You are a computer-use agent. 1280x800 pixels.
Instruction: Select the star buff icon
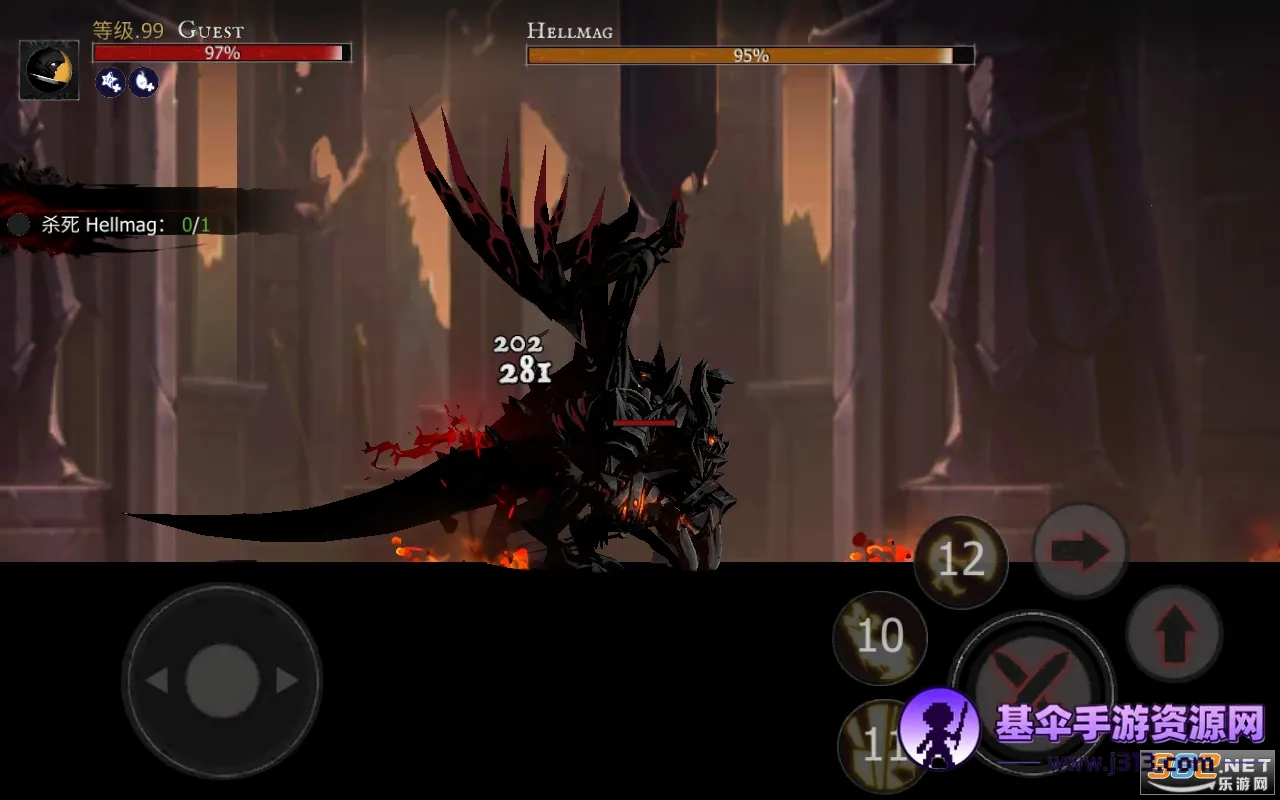coord(110,83)
